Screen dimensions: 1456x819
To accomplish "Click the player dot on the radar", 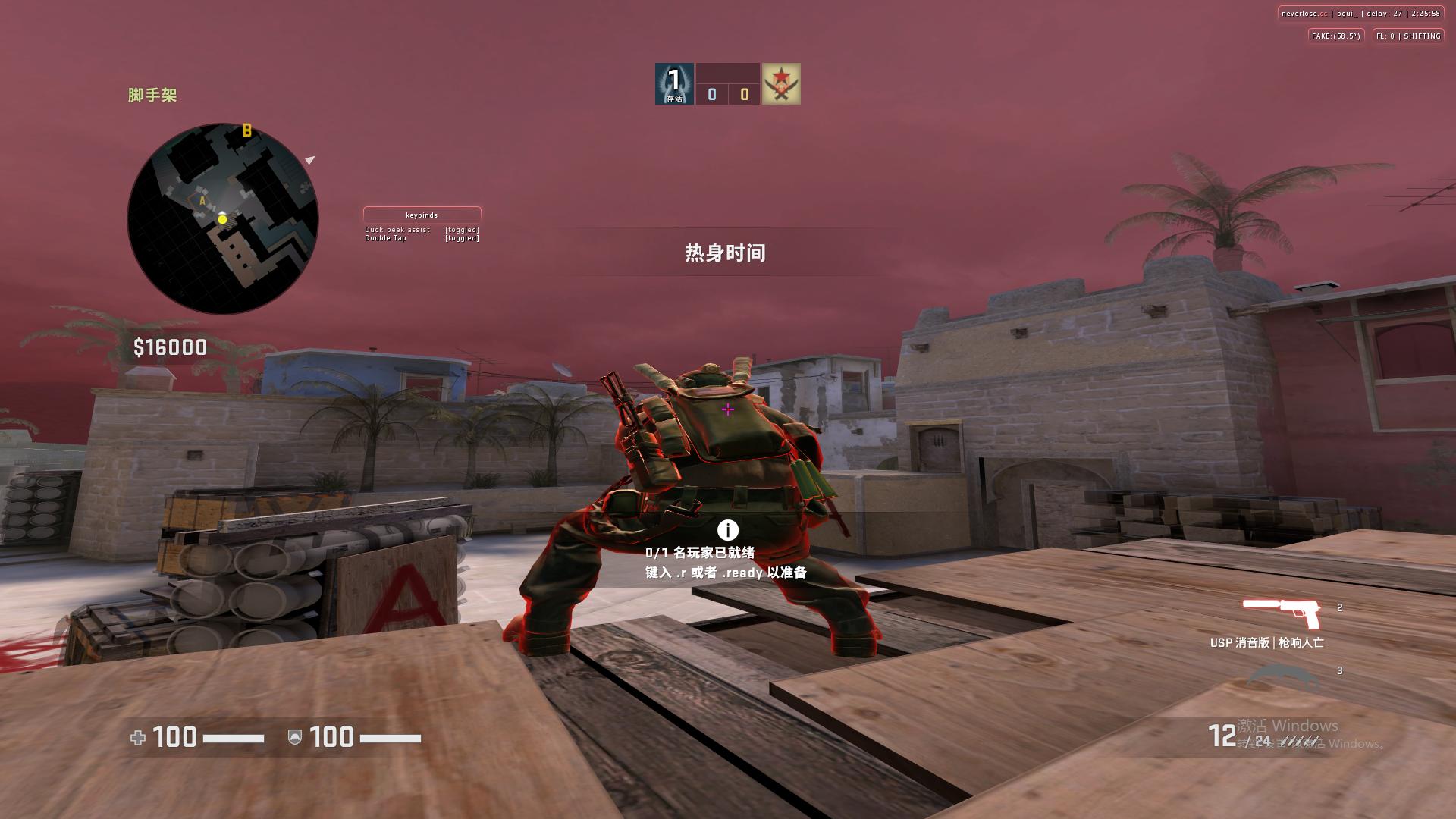I will click(222, 218).
